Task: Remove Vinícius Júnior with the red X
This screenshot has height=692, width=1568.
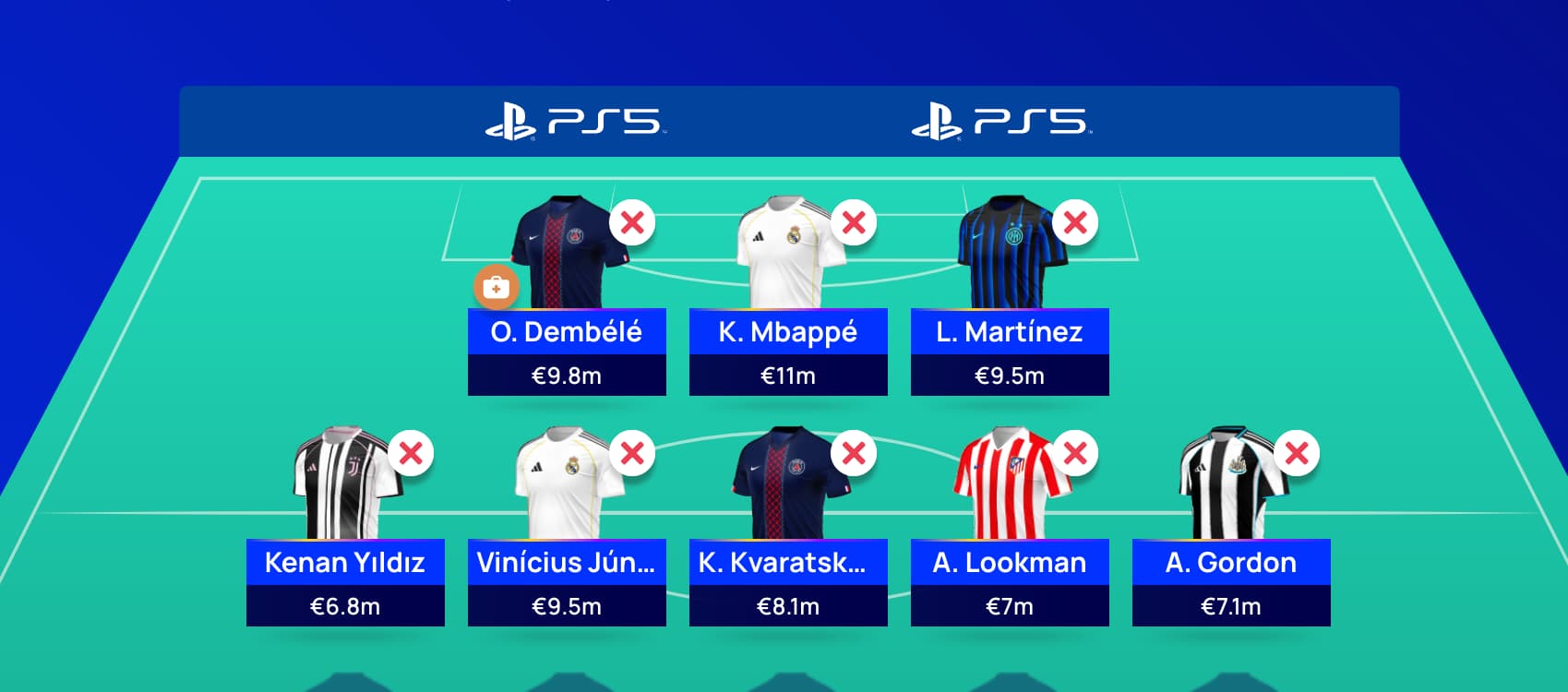Action: pos(631,452)
